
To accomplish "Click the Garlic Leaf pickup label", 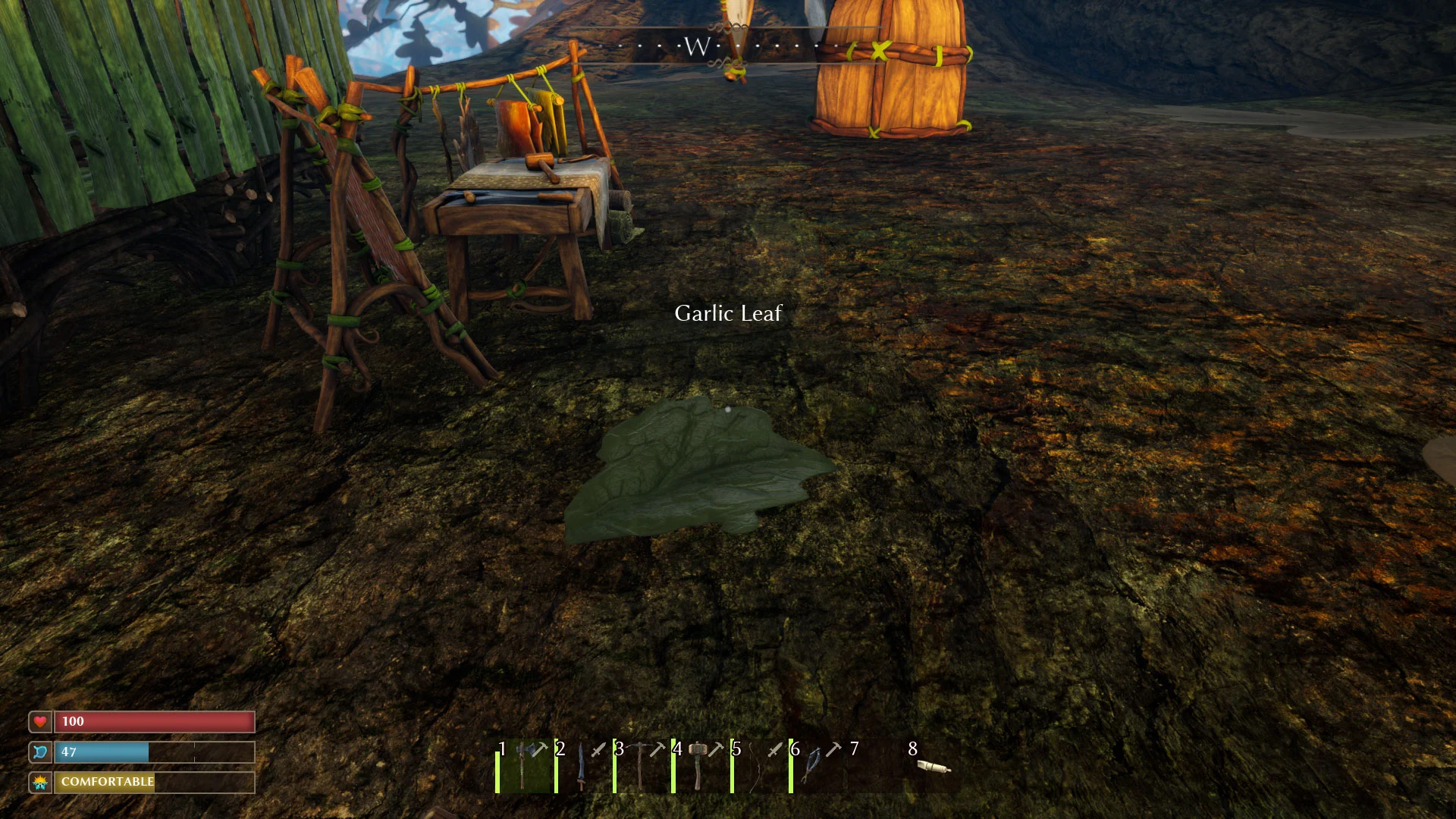I will 728,312.
